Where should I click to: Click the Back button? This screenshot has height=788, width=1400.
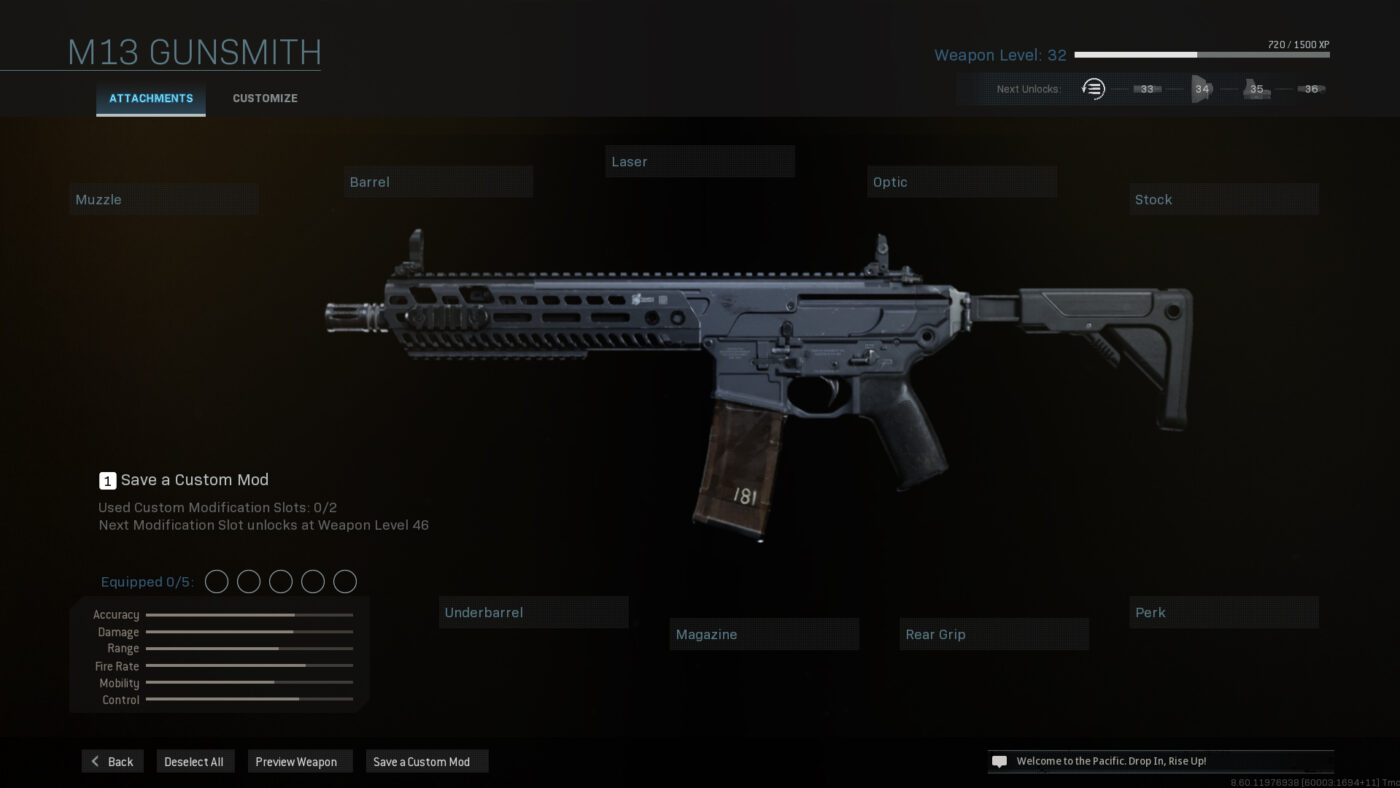pyautogui.click(x=112, y=761)
